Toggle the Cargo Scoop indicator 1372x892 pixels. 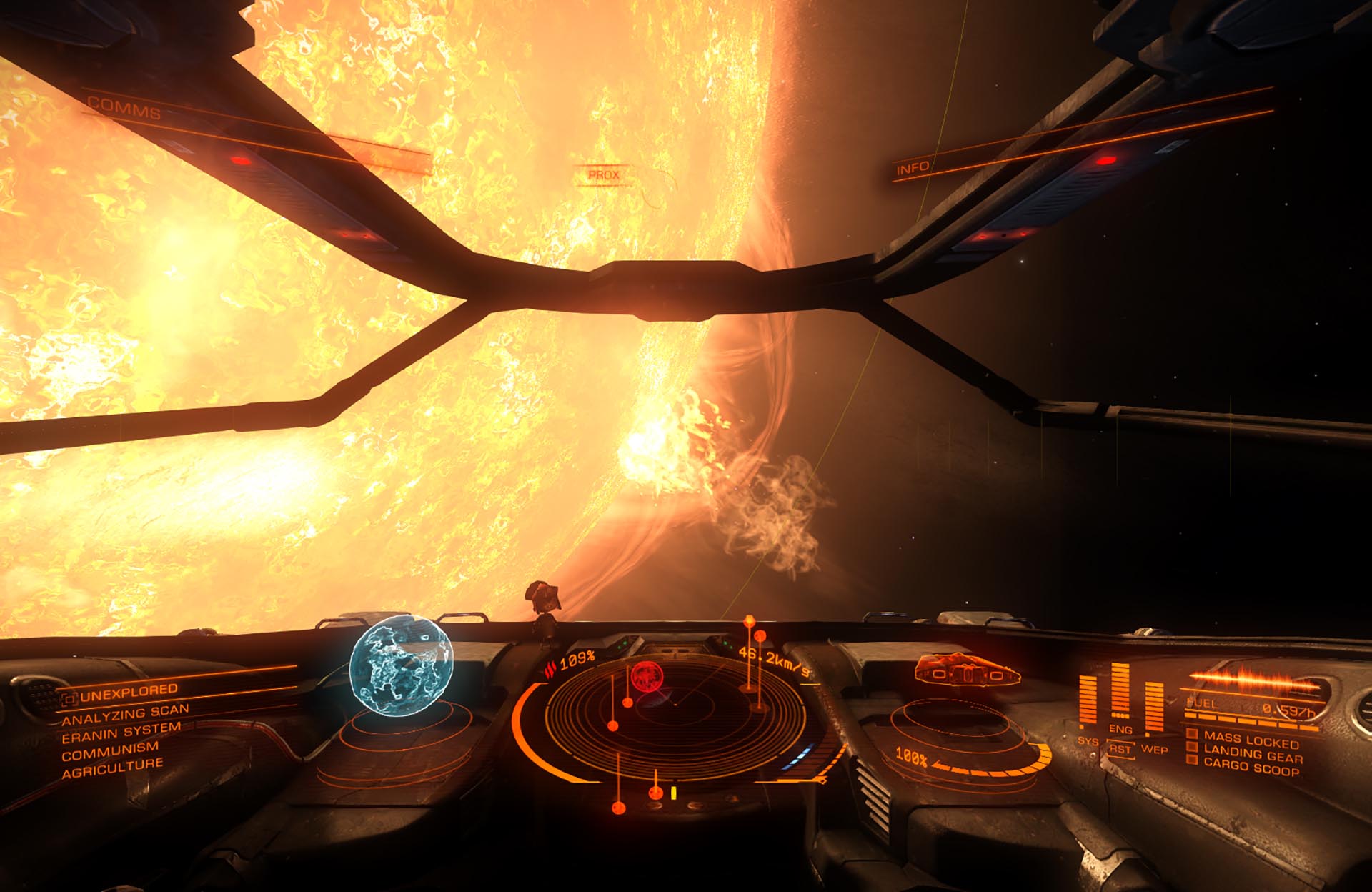[x=1251, y=768]
